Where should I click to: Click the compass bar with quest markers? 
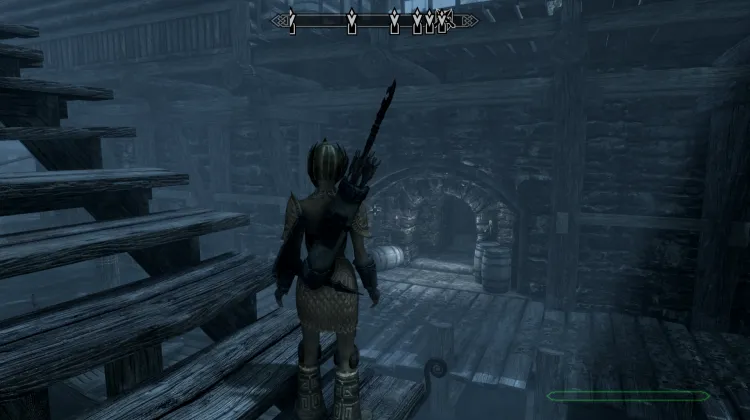pyautogui.click(x=375, y=19)
